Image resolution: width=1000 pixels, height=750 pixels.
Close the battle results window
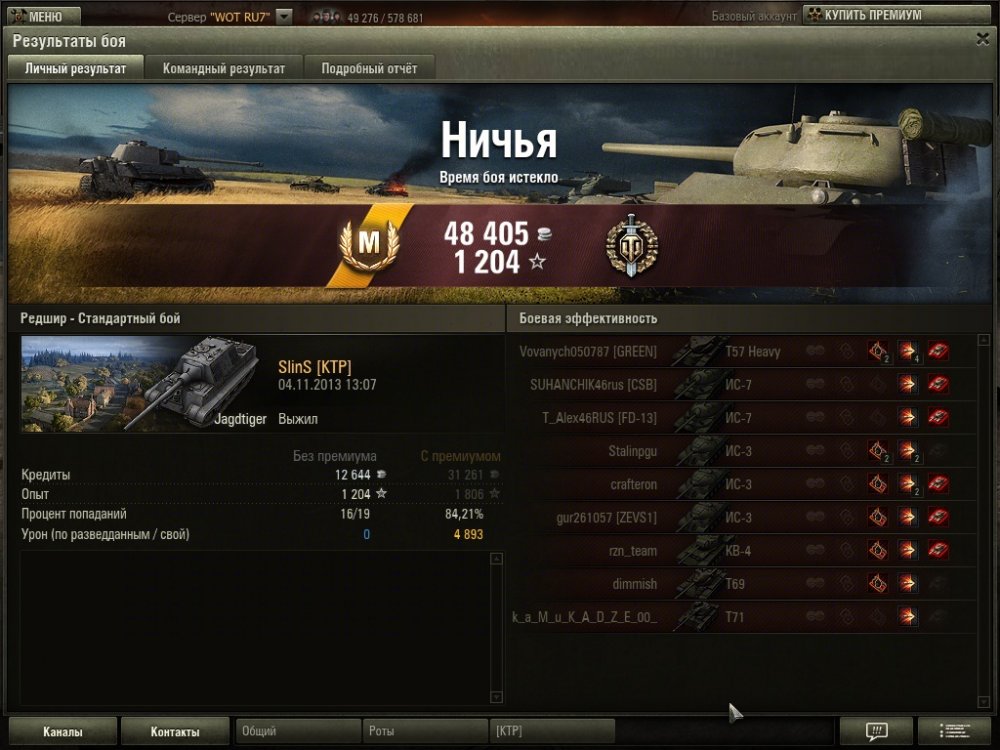pos(982,39)
